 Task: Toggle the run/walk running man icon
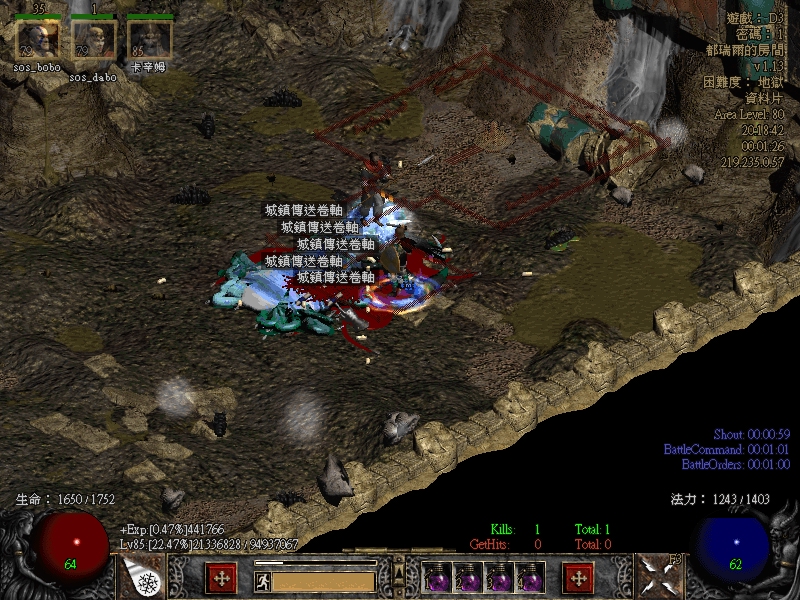point(261,580)
